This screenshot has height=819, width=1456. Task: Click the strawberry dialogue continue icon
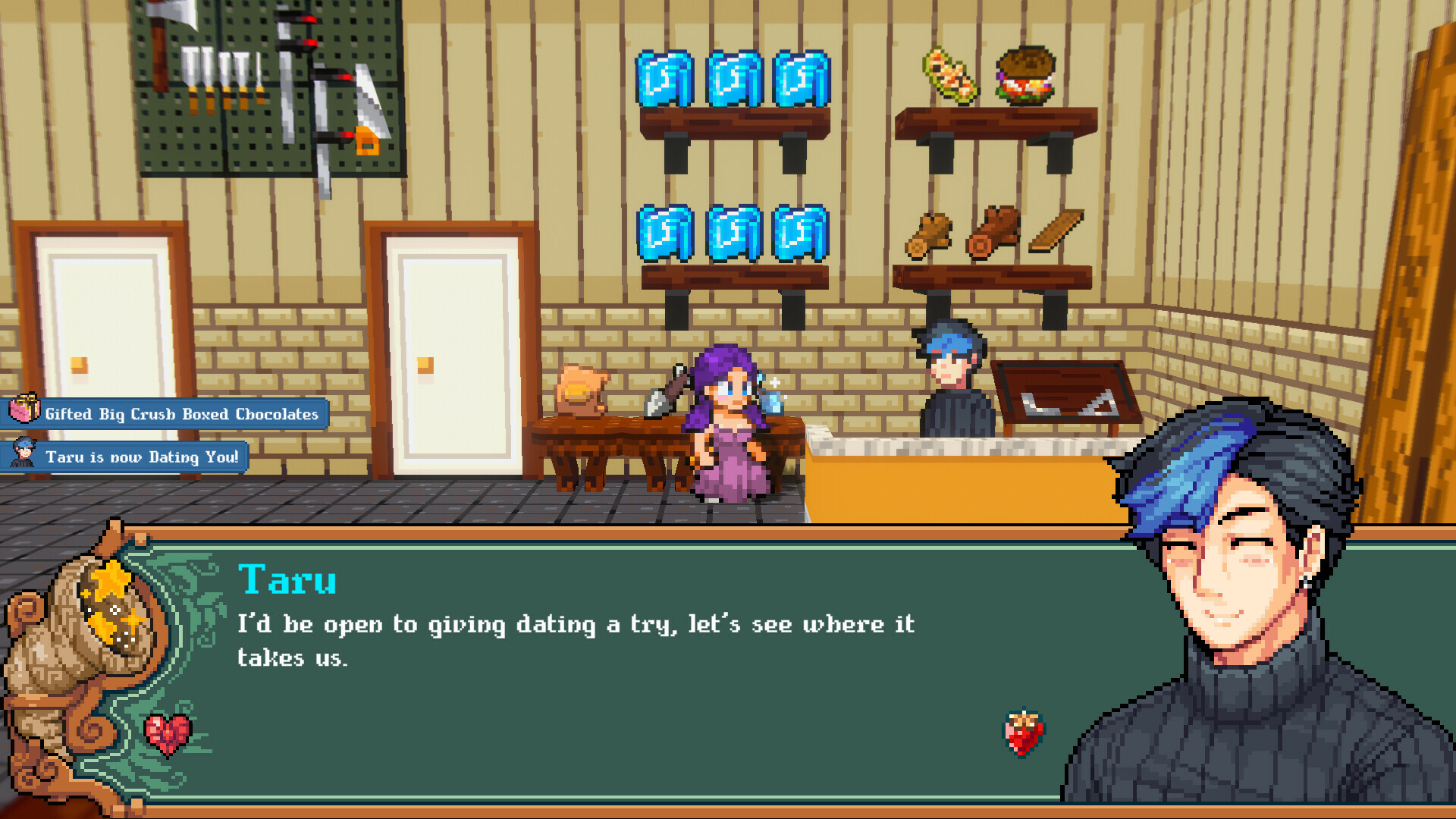click(x=1023, y=733)
